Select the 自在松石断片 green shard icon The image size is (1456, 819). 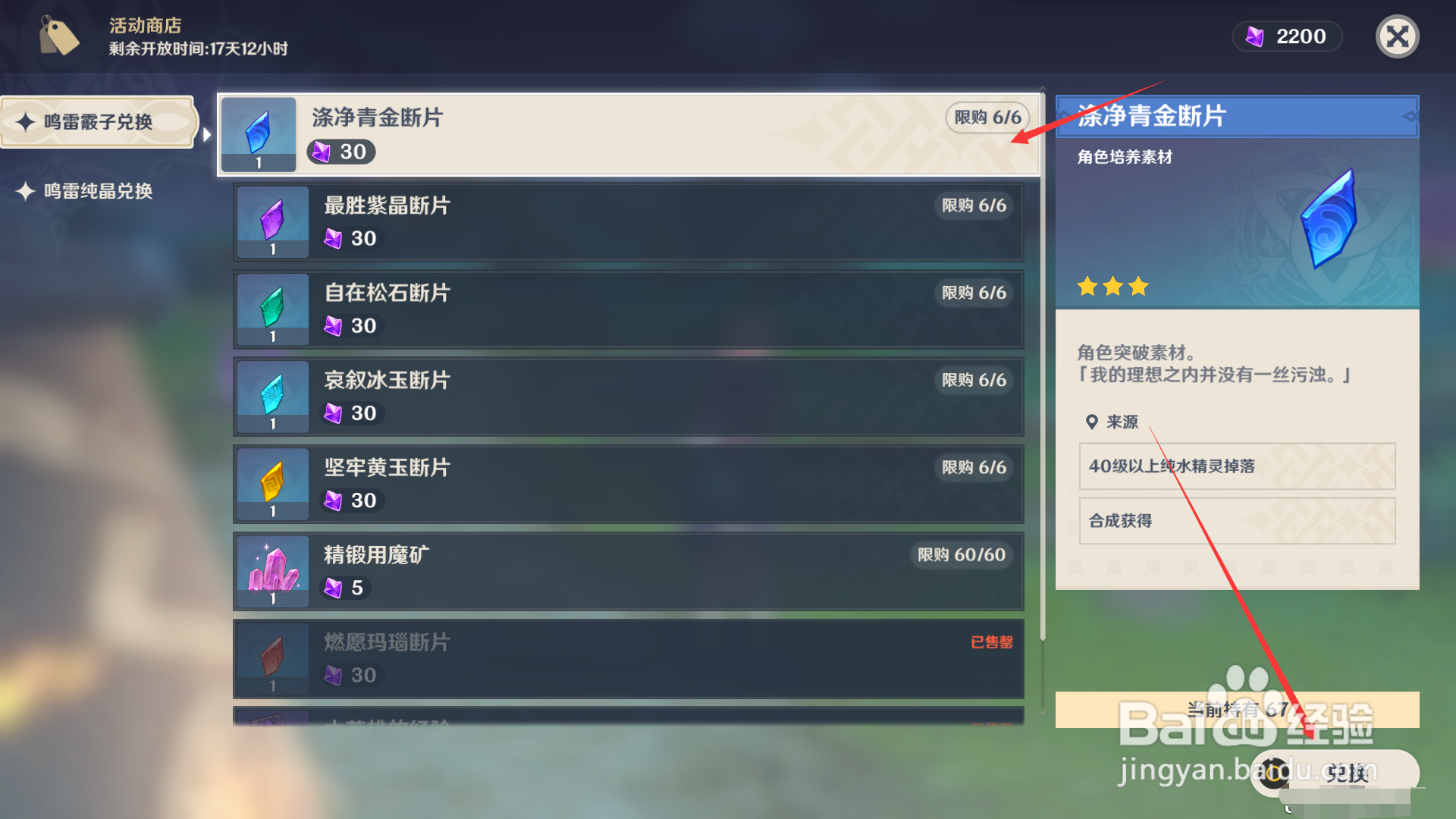pos(271,309)
